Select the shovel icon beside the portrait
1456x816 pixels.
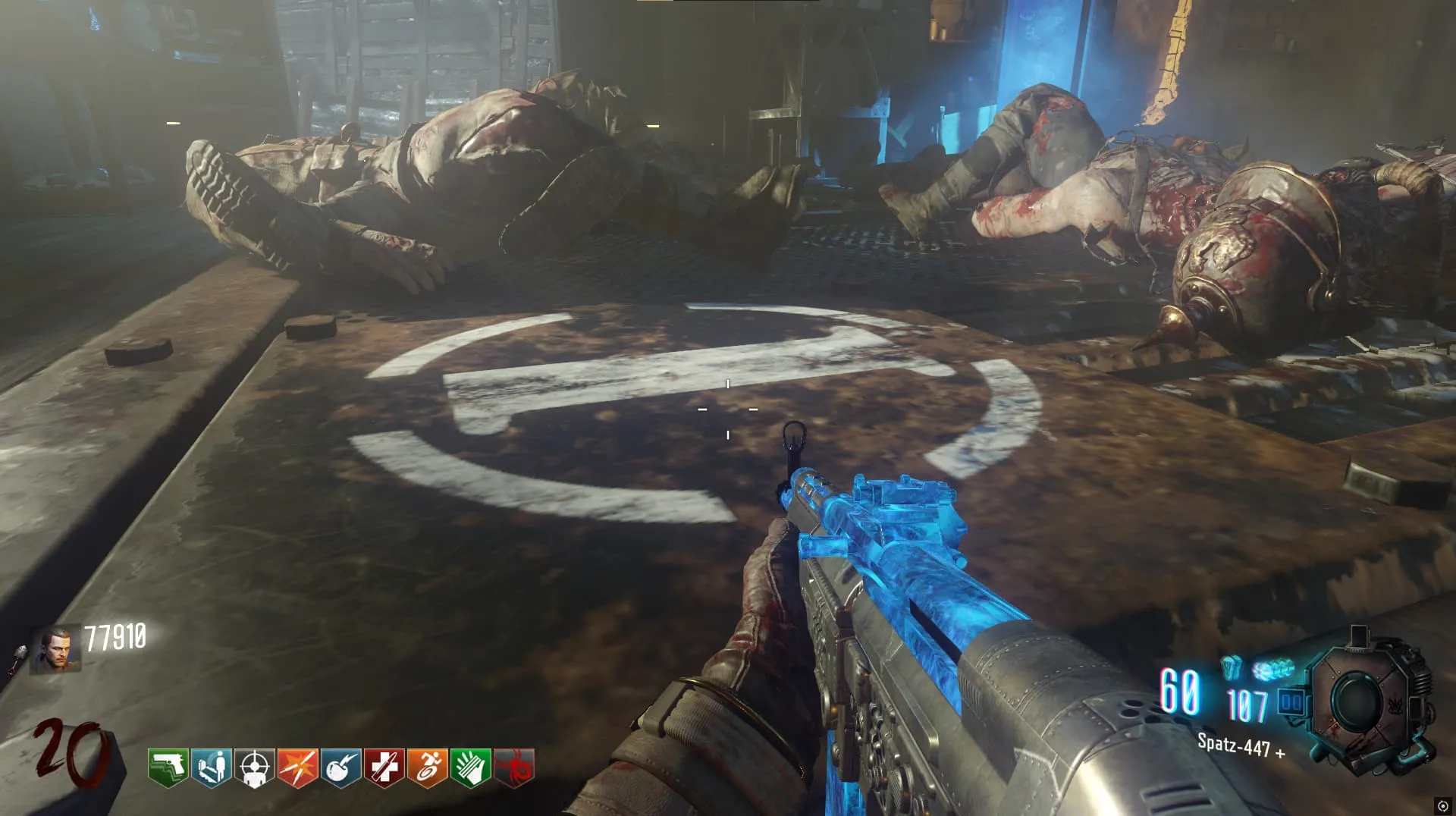18,659
